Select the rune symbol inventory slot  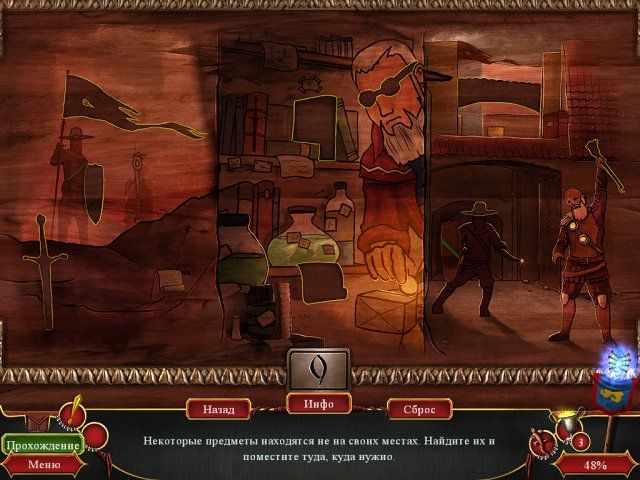(319, 368)
